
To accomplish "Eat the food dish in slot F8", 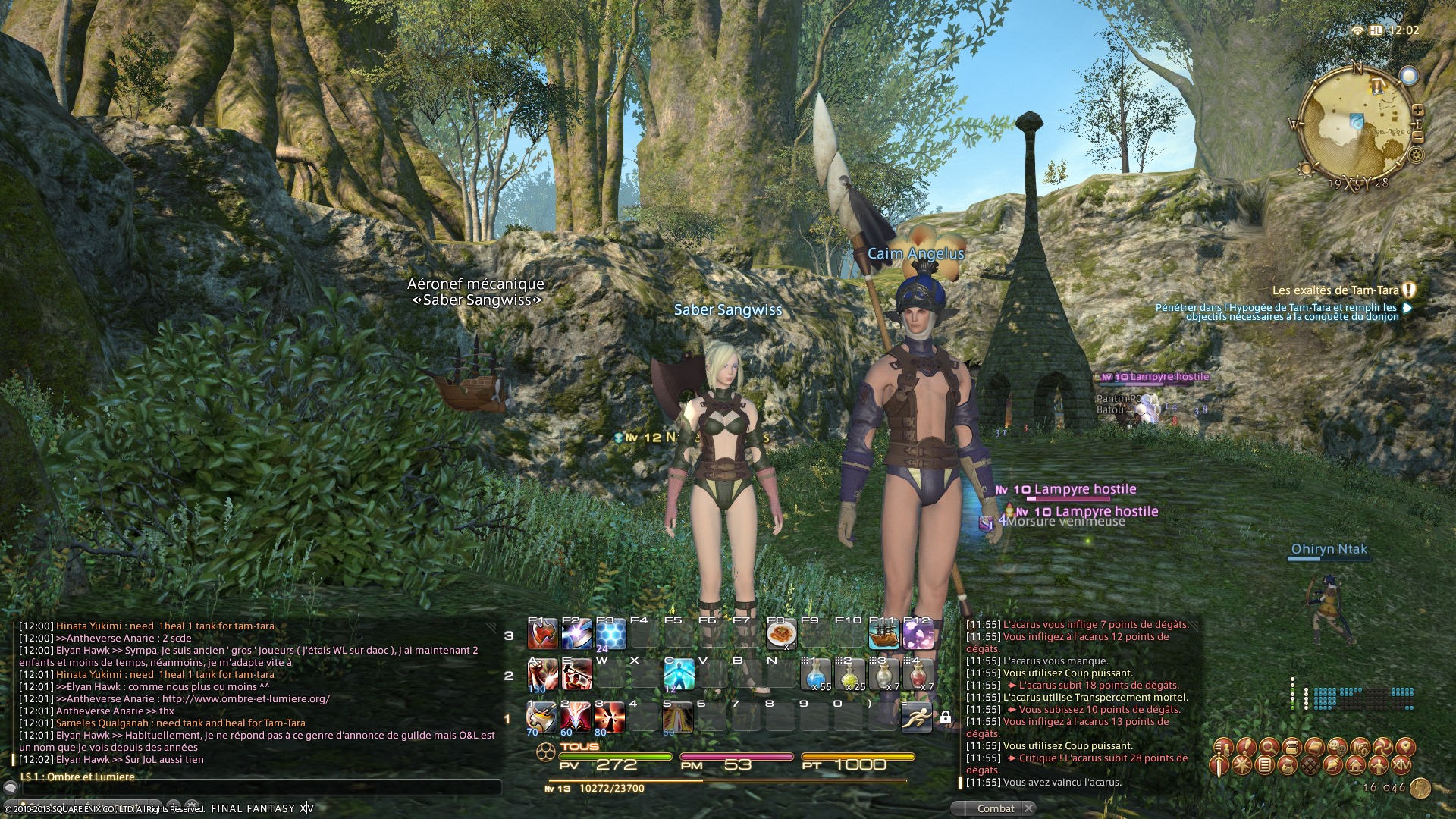I will (x=781, y=633).
